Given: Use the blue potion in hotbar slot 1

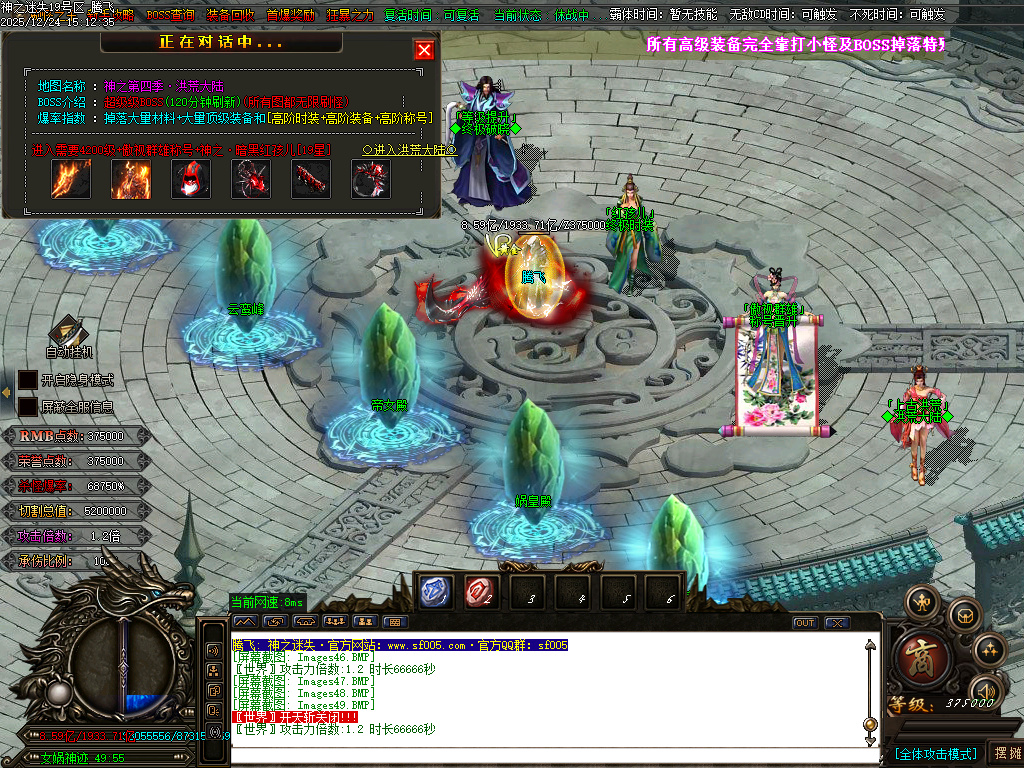Looking at the screenshot, I should coord(434,592).
